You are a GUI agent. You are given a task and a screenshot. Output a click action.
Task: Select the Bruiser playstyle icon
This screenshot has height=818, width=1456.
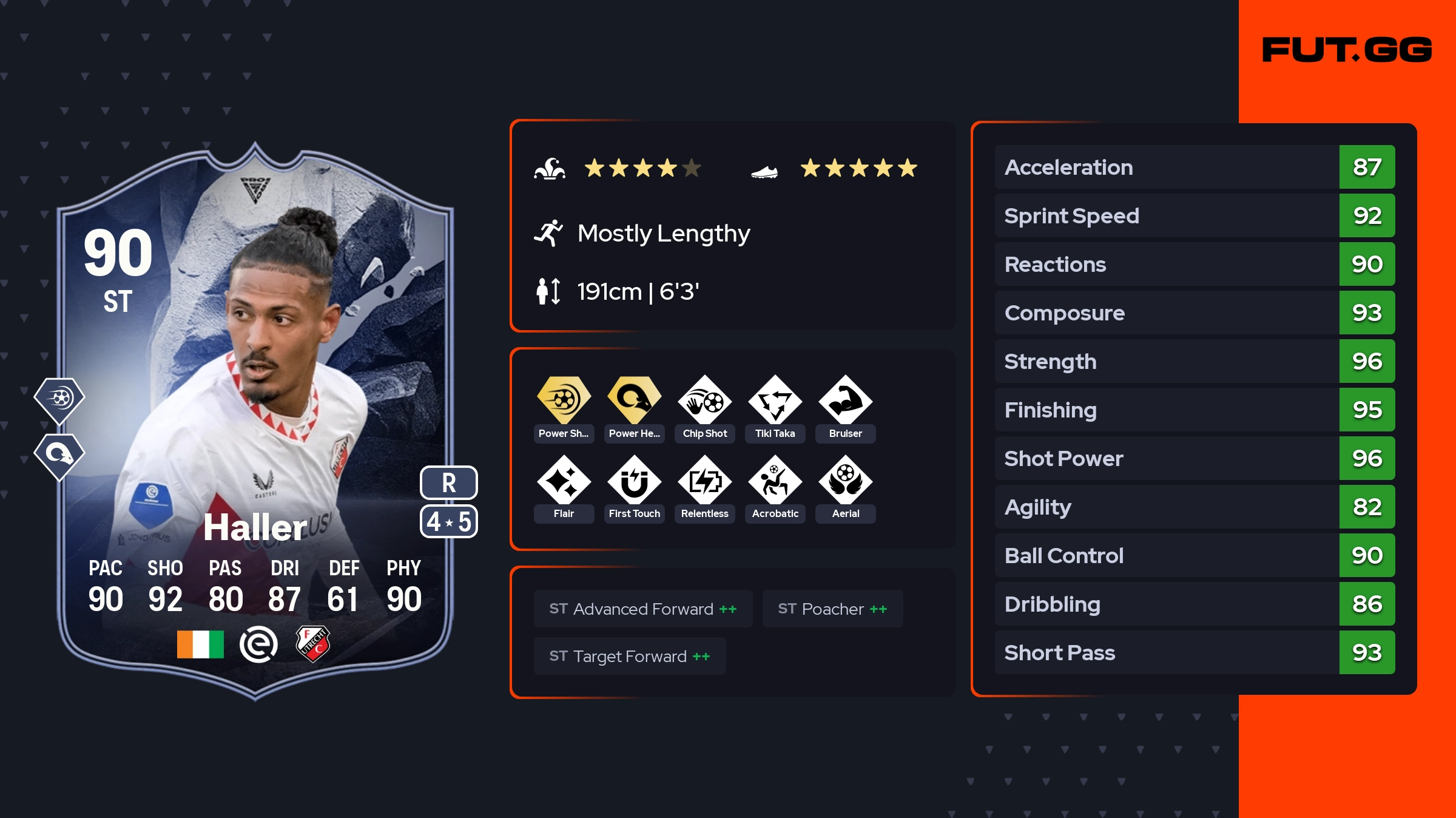845,401
